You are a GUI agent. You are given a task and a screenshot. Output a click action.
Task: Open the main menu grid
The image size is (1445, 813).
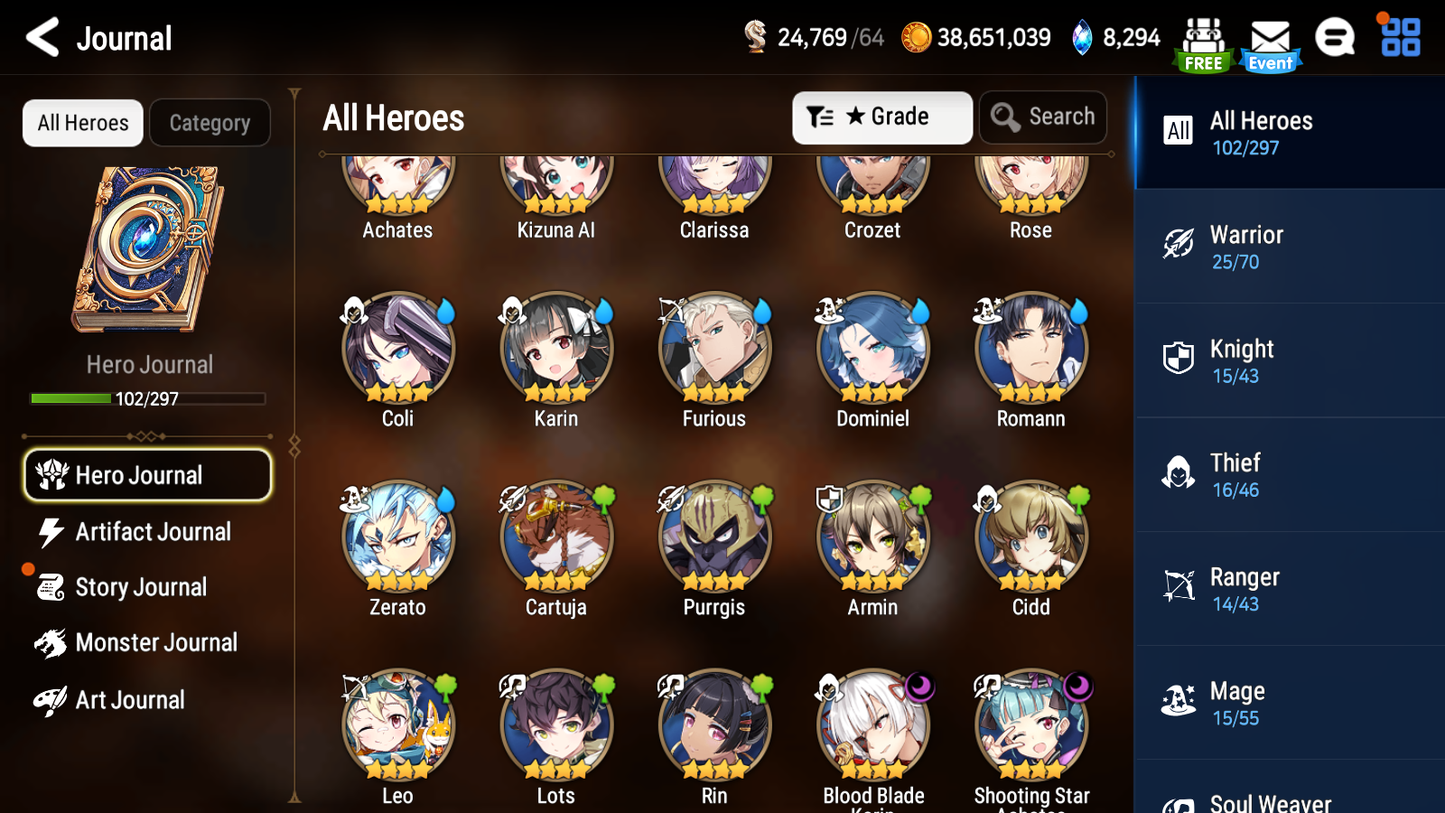(1398, 36)
